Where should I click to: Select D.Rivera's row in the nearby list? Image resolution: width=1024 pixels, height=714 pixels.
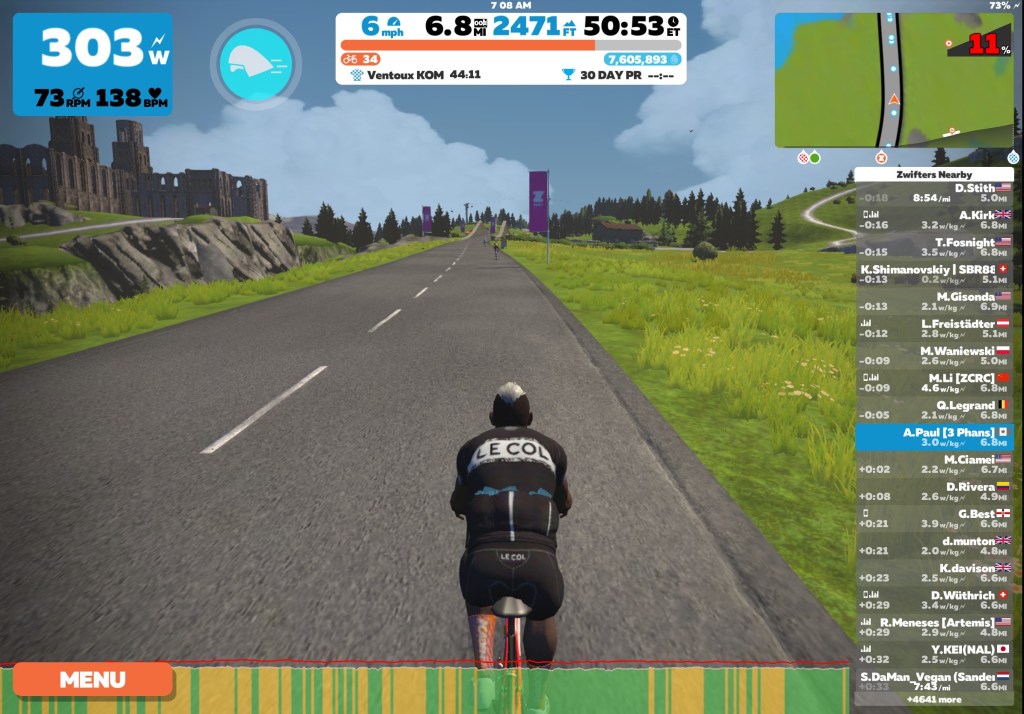point(934,491)
